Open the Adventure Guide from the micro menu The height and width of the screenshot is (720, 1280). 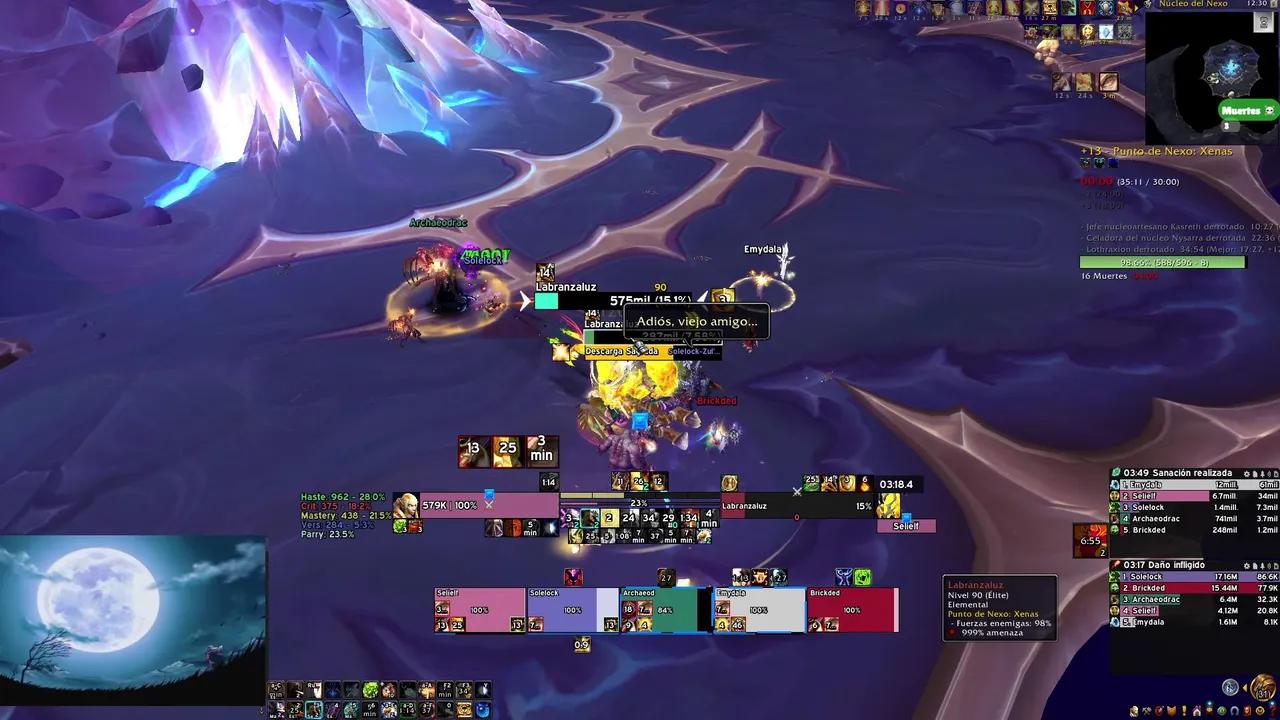(1248, 710)
